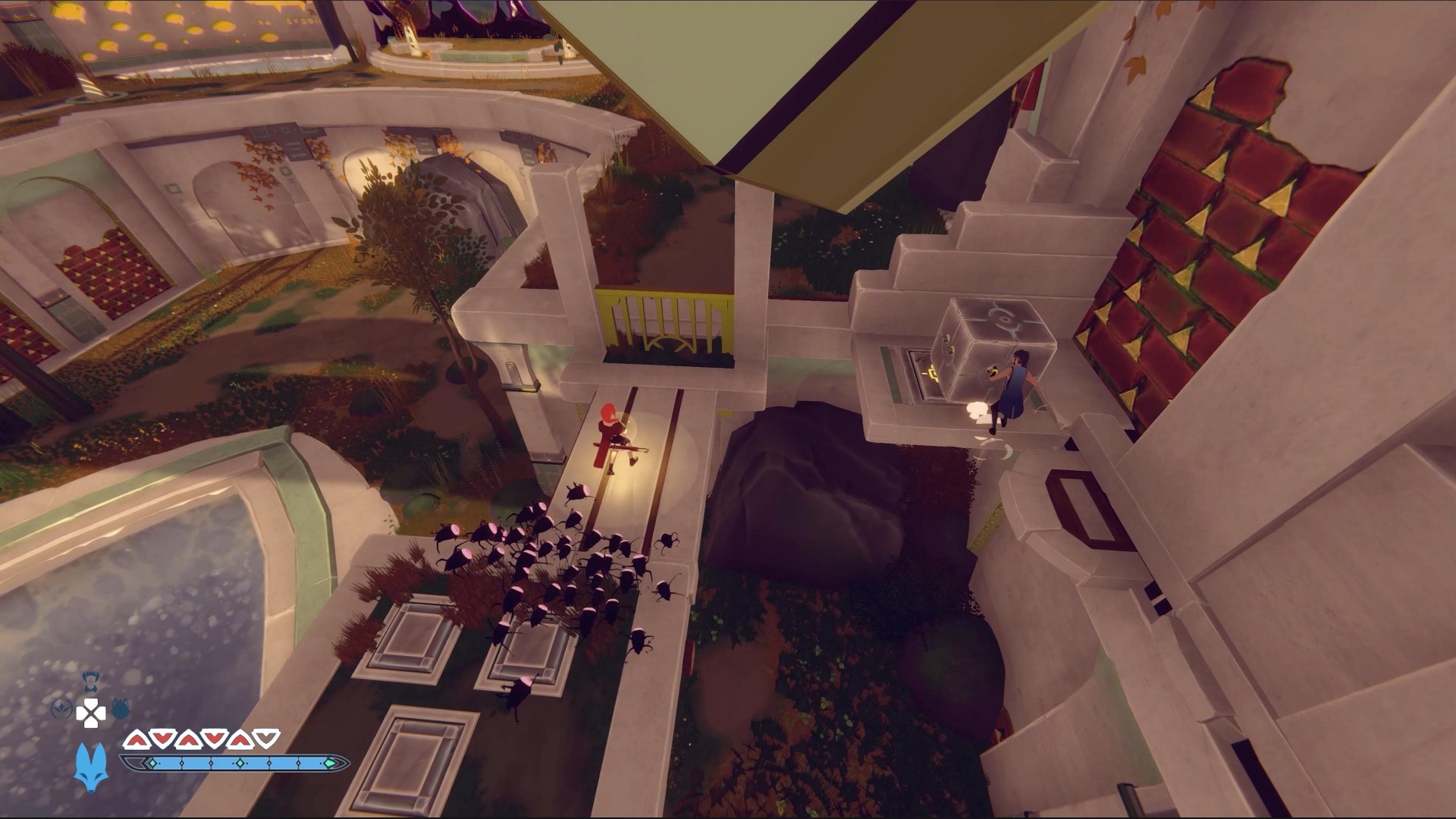Viewport: 1456px width, 819px height.
Task: Click the dark blue paw icon beside the d-pad
Action: coord(121,708)
